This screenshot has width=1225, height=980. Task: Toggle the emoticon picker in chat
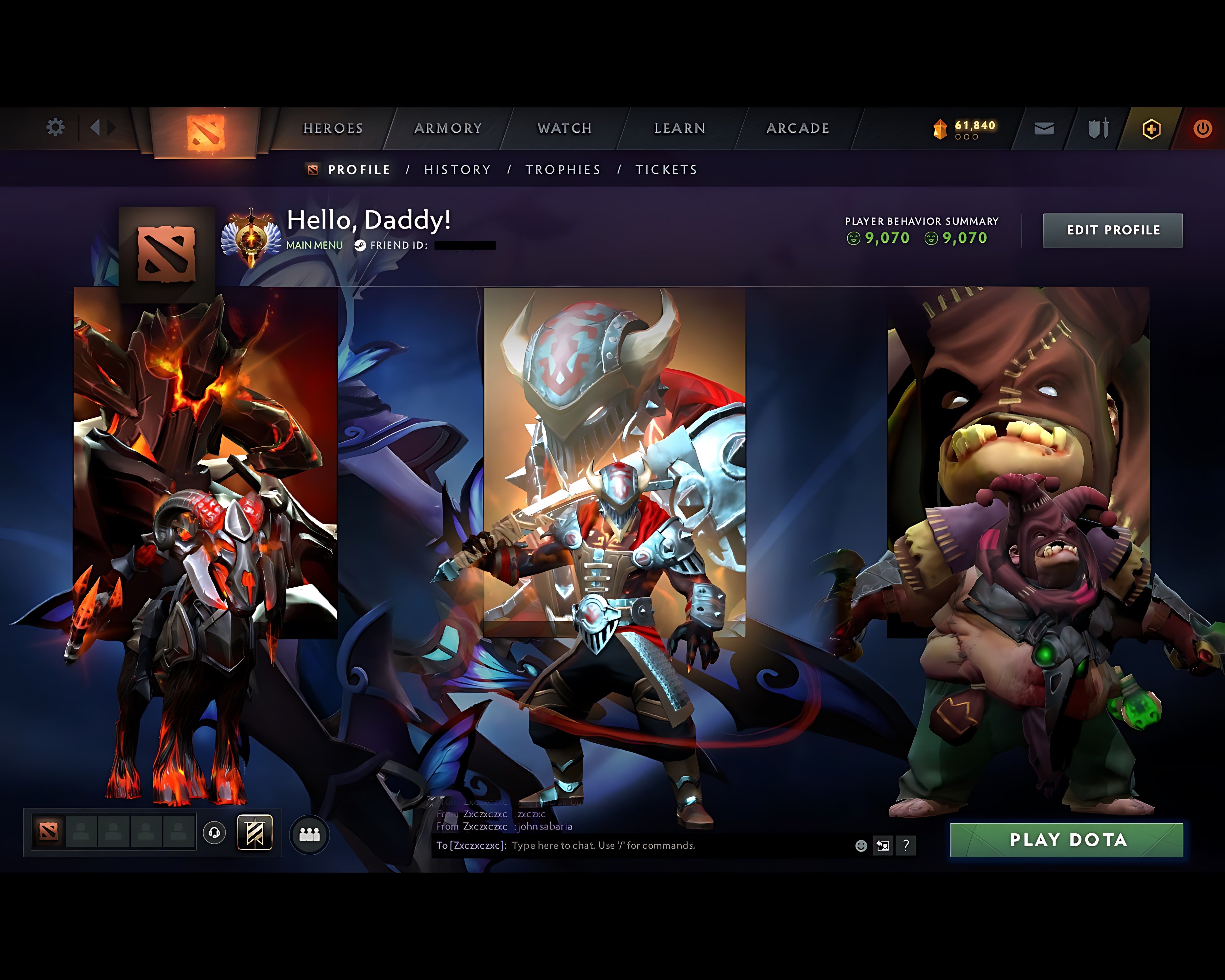point(861,845)
